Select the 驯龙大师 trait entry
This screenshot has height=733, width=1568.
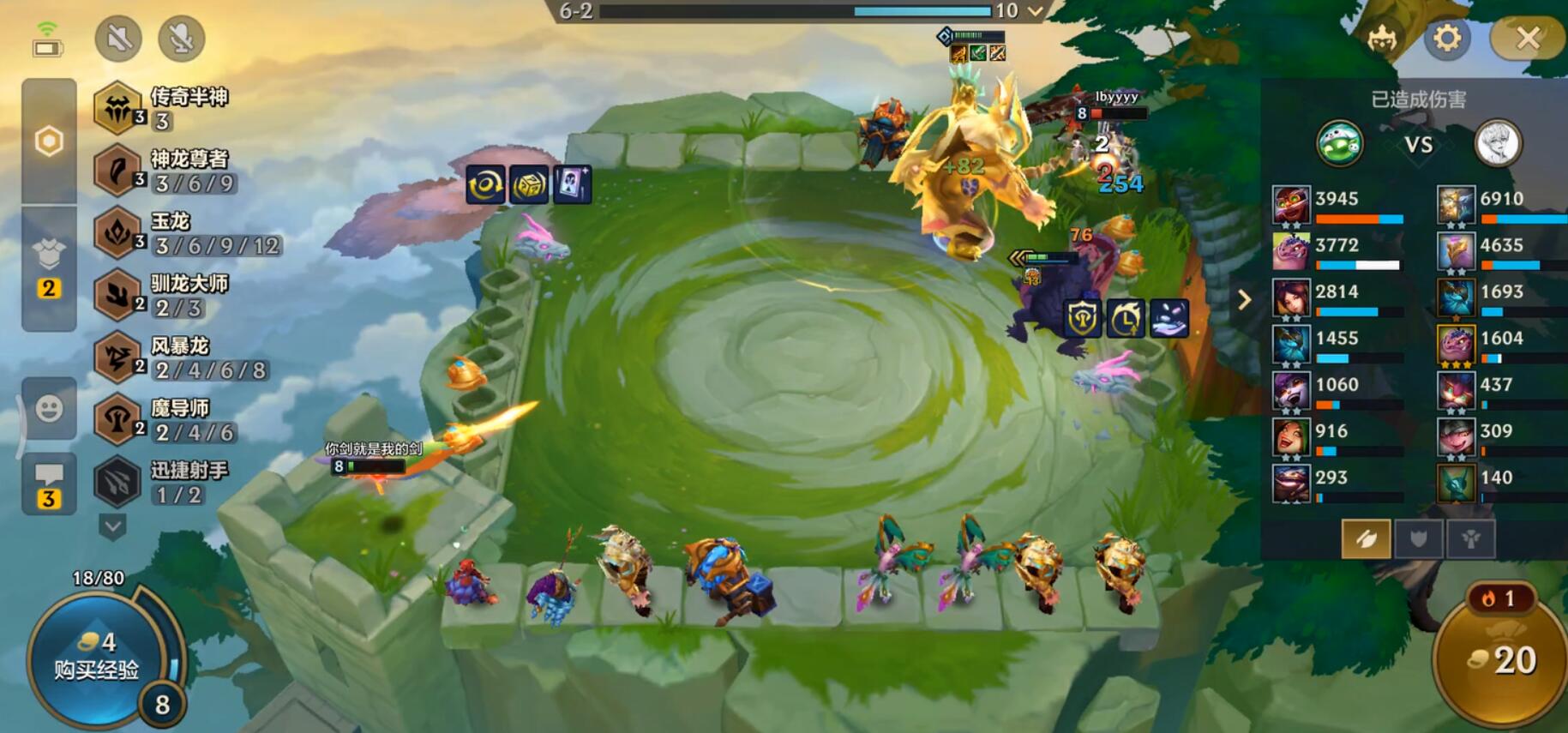[163, 295]
